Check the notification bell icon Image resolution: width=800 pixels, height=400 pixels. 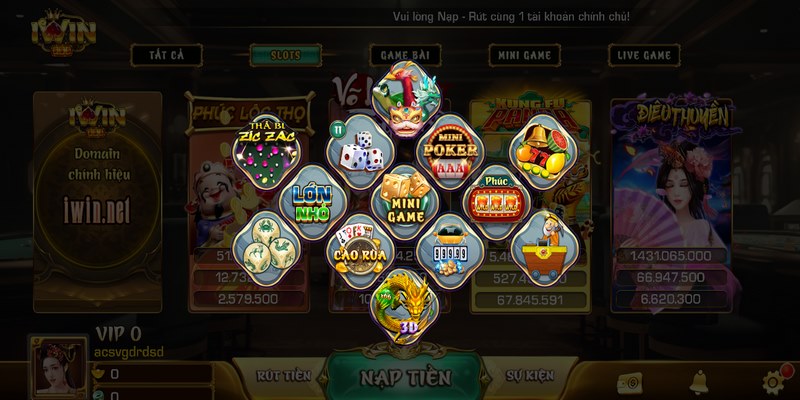click(699, 381)
